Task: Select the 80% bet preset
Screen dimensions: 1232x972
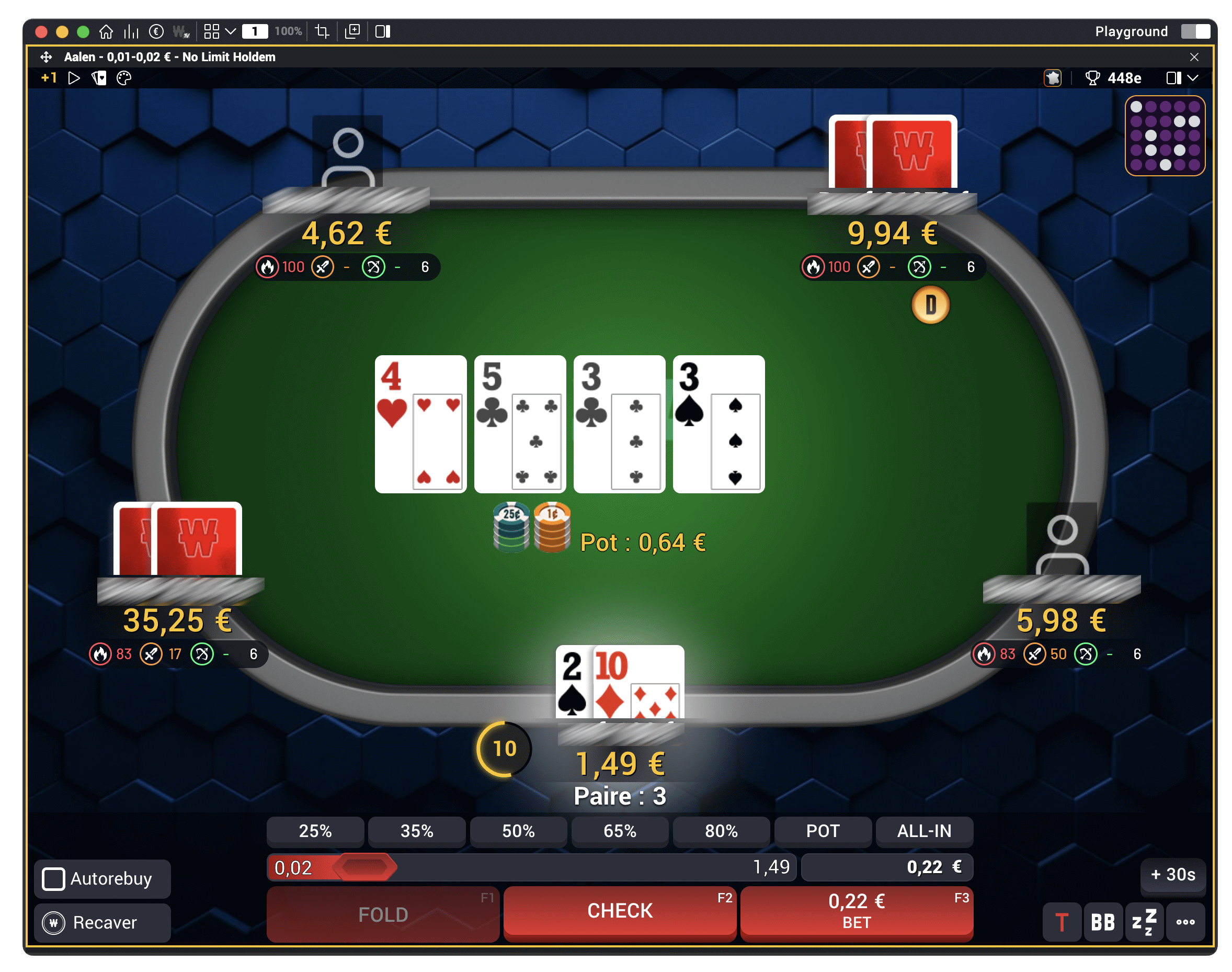Action: pyautogui.click(x=721, y=831)
